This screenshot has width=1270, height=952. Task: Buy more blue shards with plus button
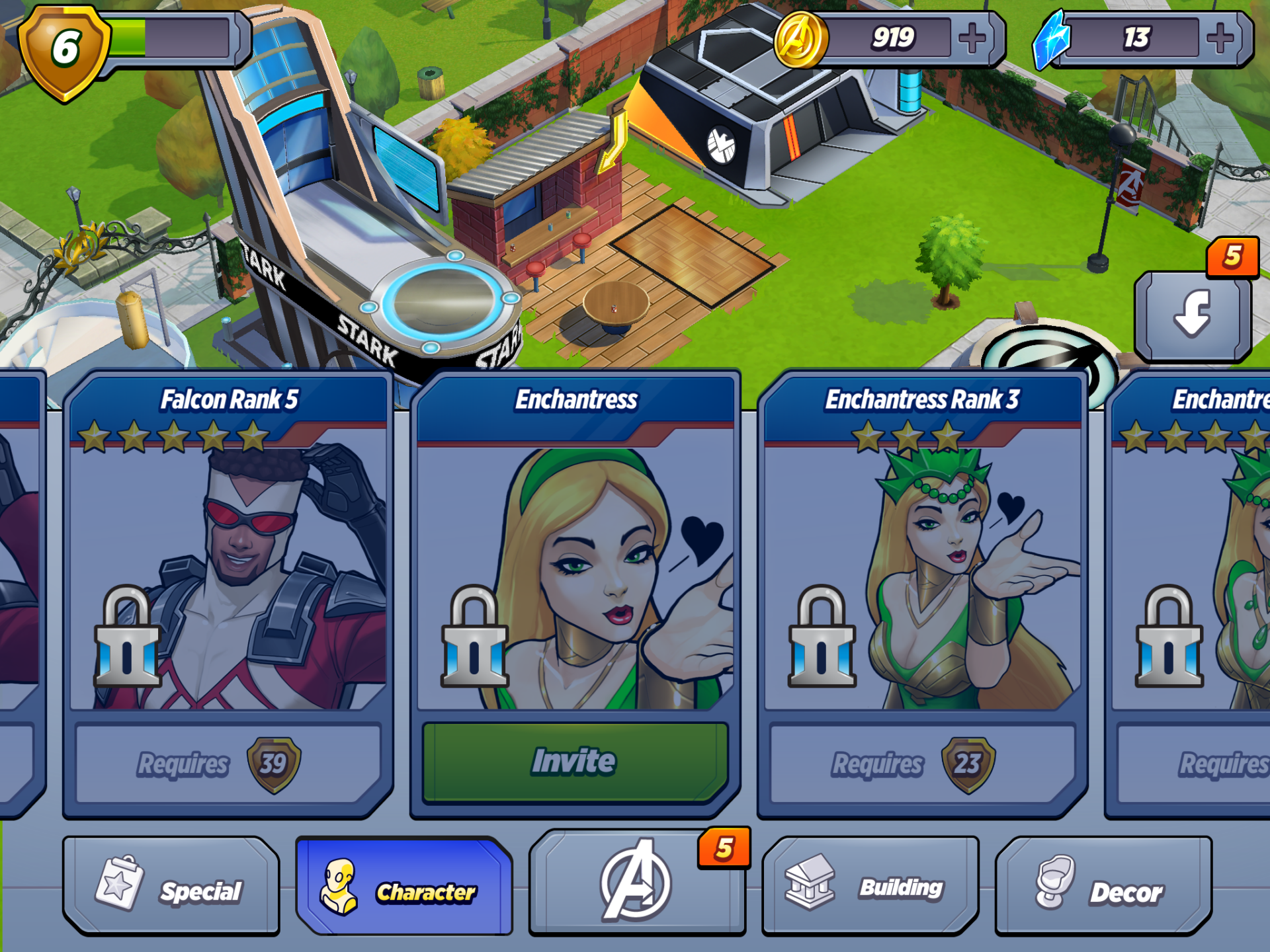(1220, 38)
